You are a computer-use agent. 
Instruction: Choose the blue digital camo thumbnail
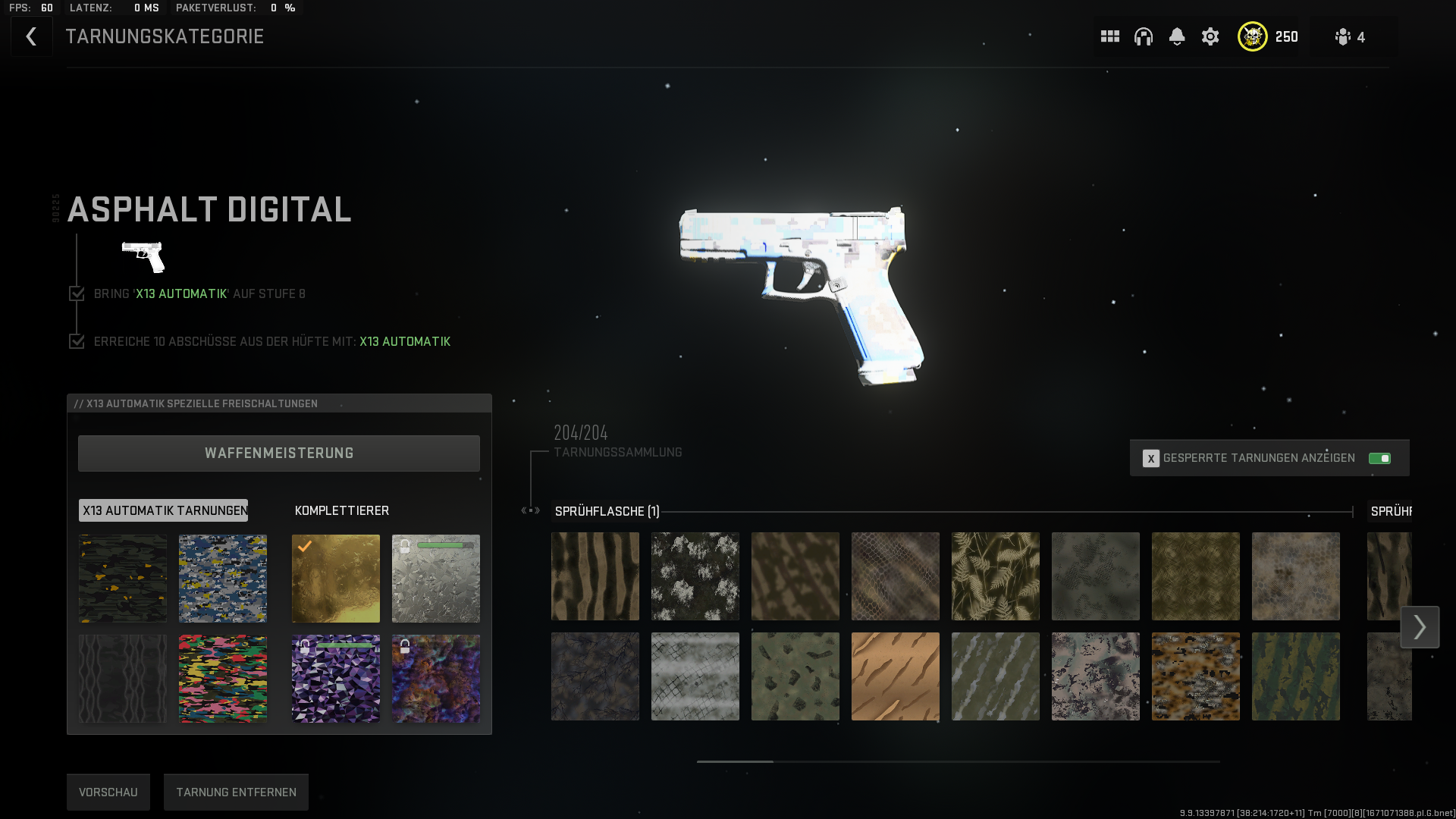click(x=223, y=579)
